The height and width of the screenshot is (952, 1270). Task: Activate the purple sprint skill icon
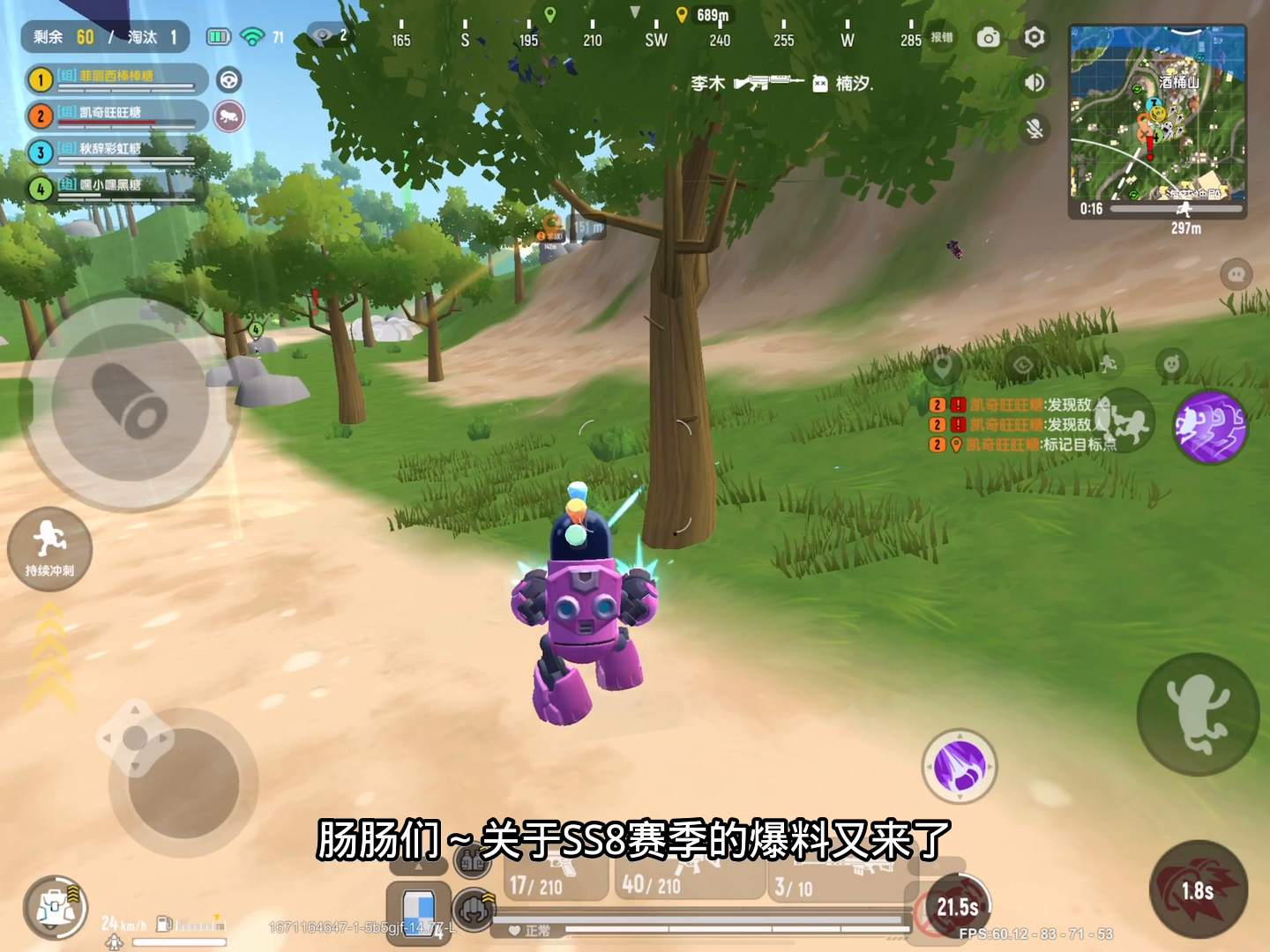[1210, 428]
